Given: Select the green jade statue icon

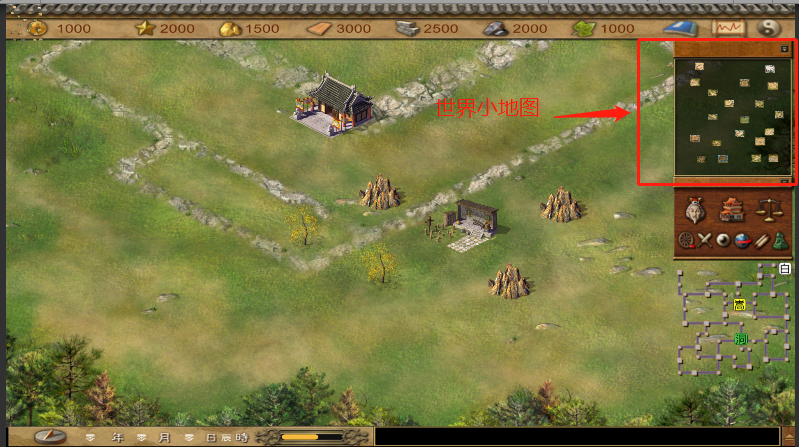Looking at the screenshot, I should click(778, 240).
